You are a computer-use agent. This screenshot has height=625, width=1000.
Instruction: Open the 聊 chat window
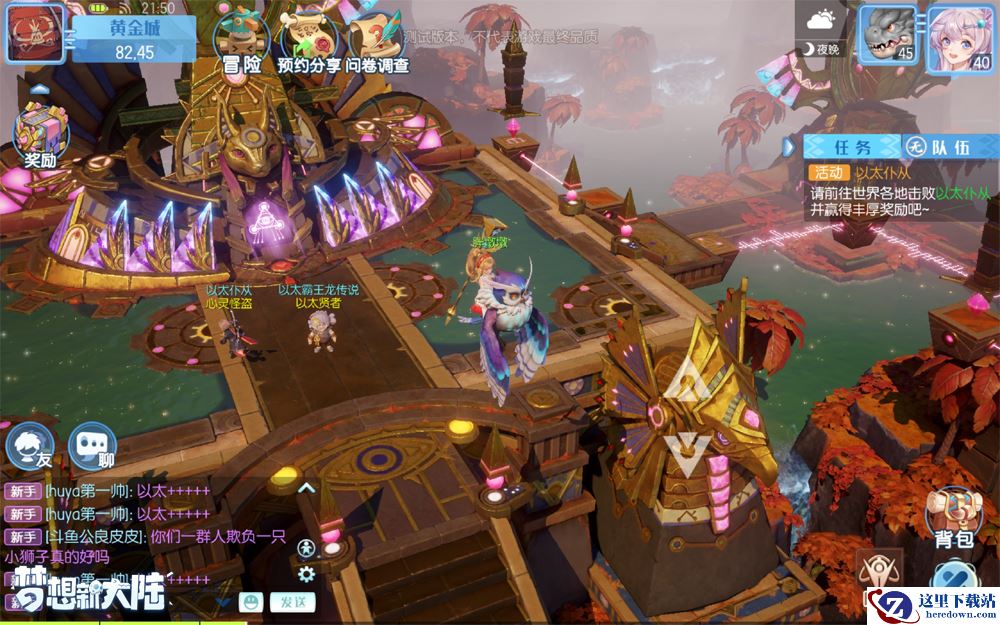92,447
